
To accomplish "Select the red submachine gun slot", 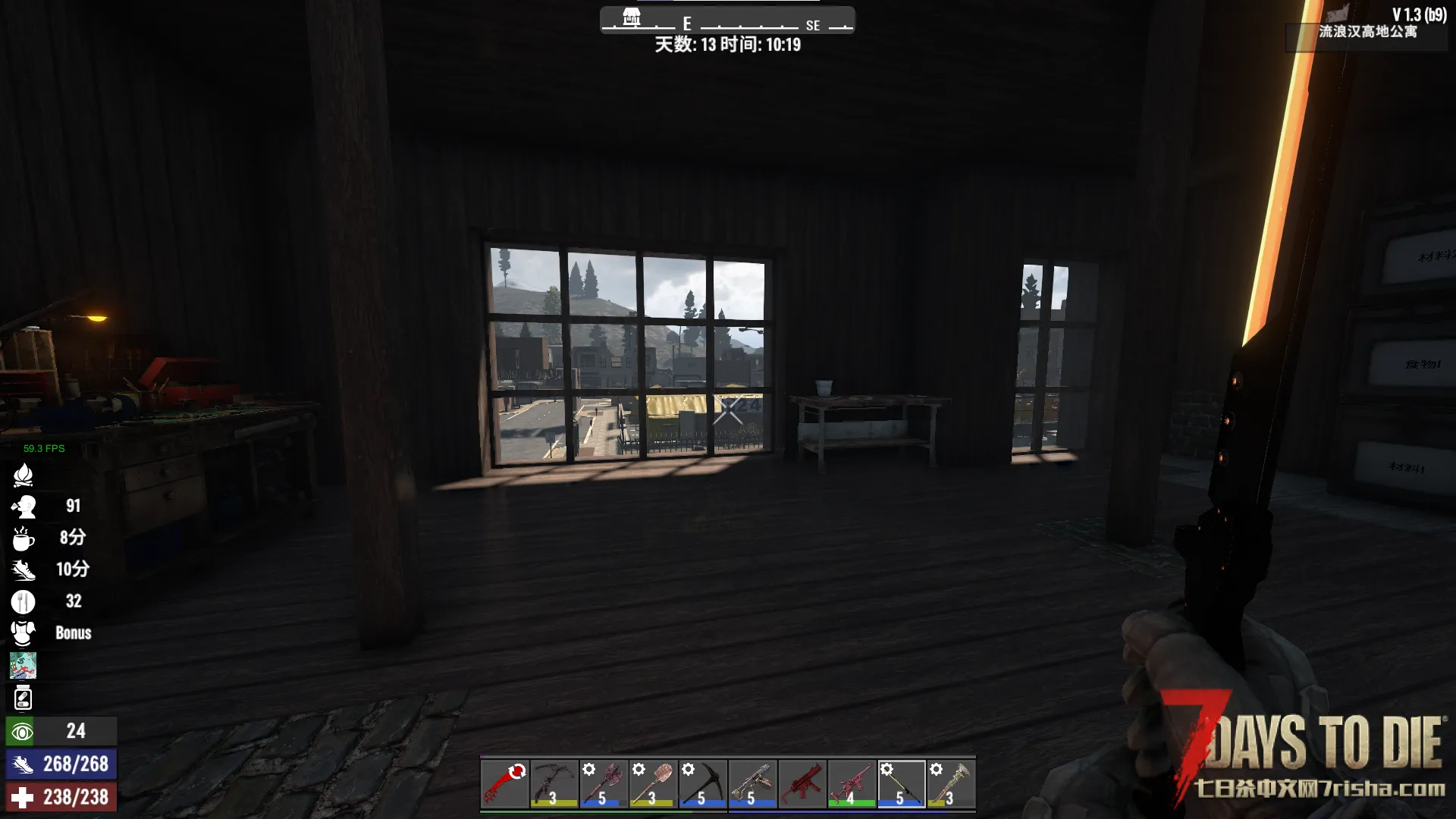I will 802,783.
